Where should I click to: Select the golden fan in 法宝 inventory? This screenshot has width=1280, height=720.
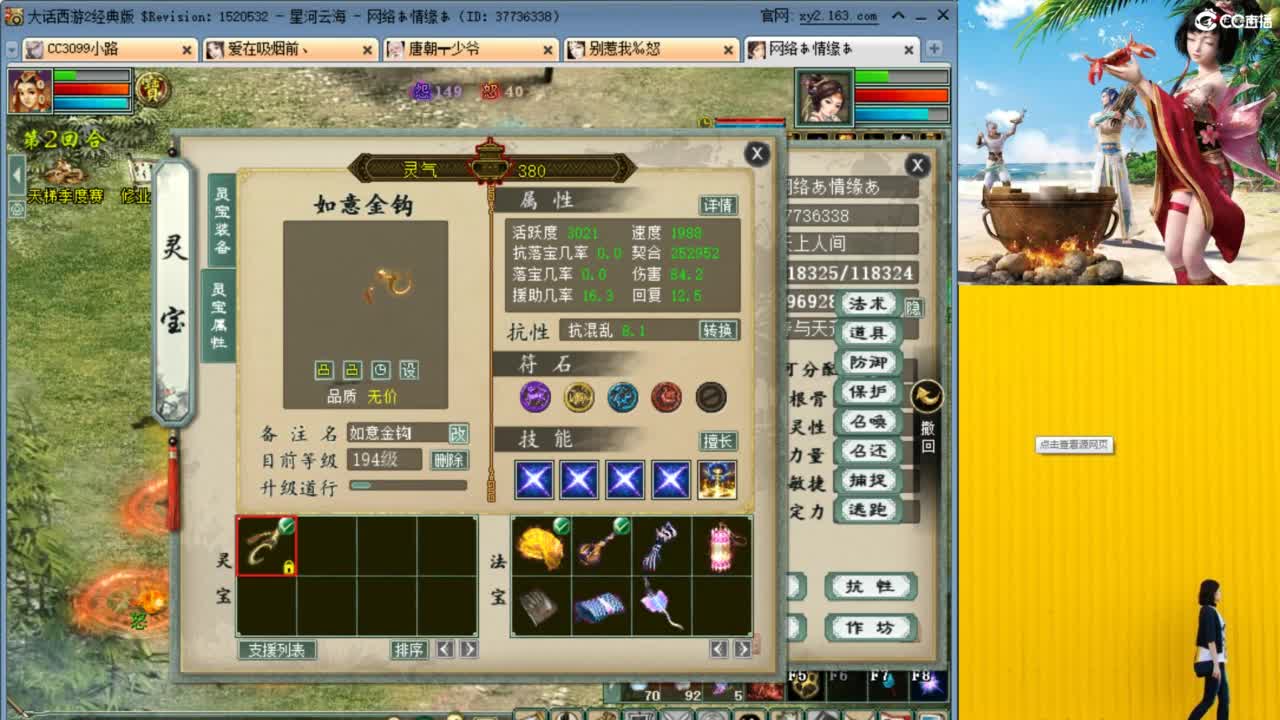coord(540,548)
